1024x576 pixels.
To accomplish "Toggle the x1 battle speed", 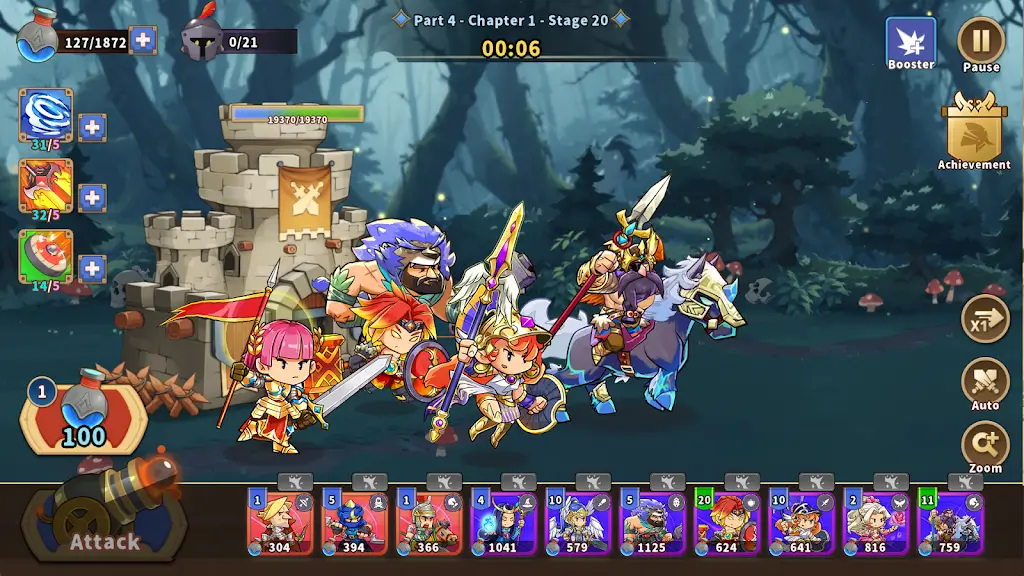I will pos(985,320).
